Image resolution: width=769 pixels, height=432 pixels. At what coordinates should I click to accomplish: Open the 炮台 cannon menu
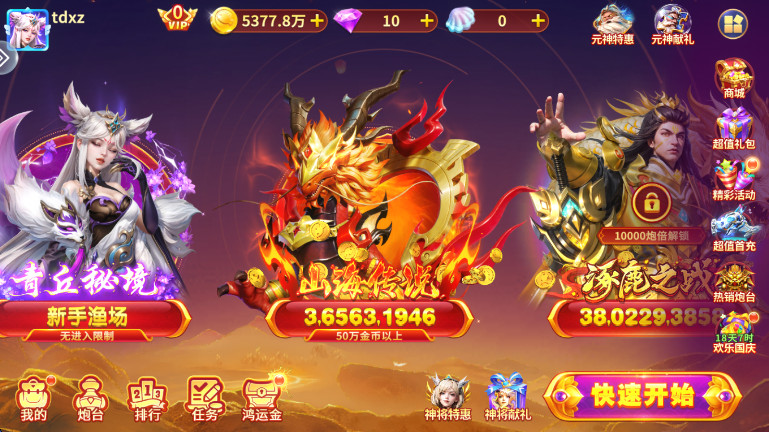click(90, 398)
